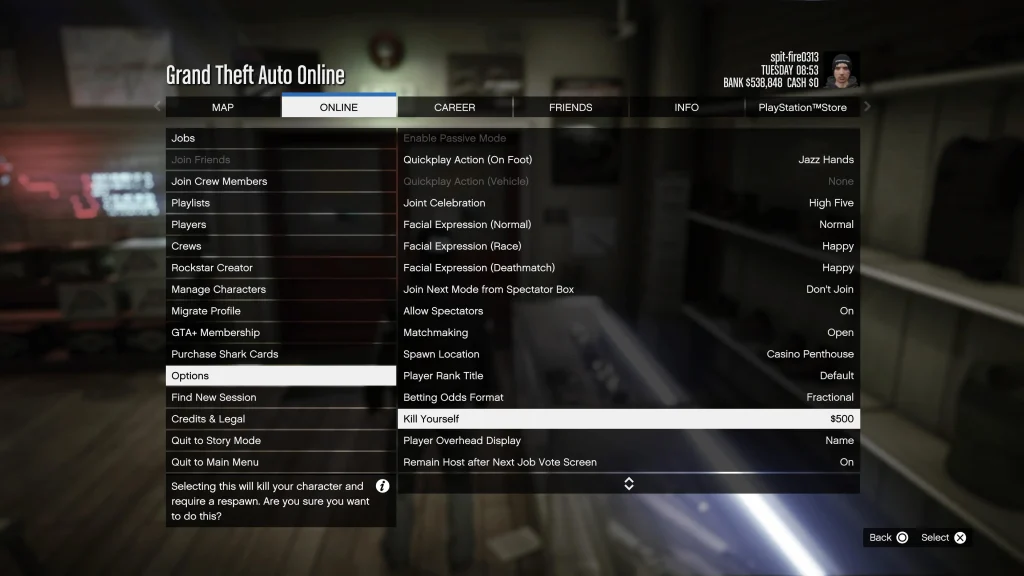This screenshot has width=1024, height=576.
Task: Adjust the Betting Odds Format
Action: (x=628, y=397)
